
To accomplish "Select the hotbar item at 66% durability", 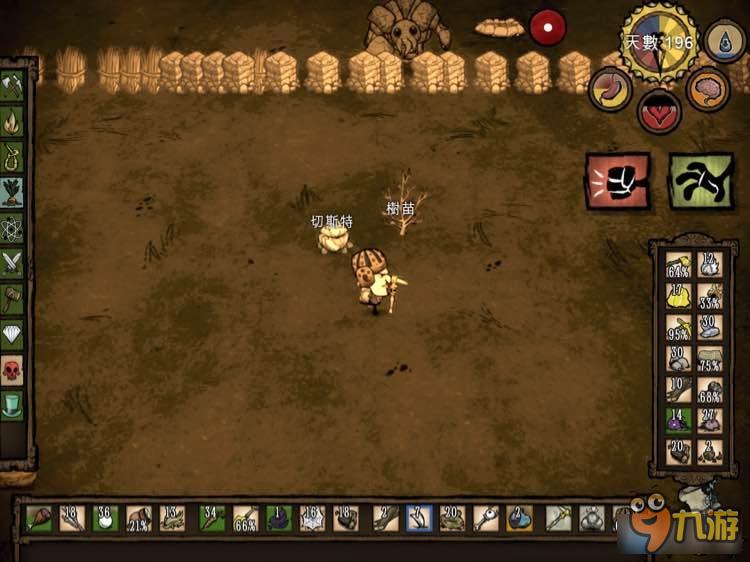I will [245, 518].
